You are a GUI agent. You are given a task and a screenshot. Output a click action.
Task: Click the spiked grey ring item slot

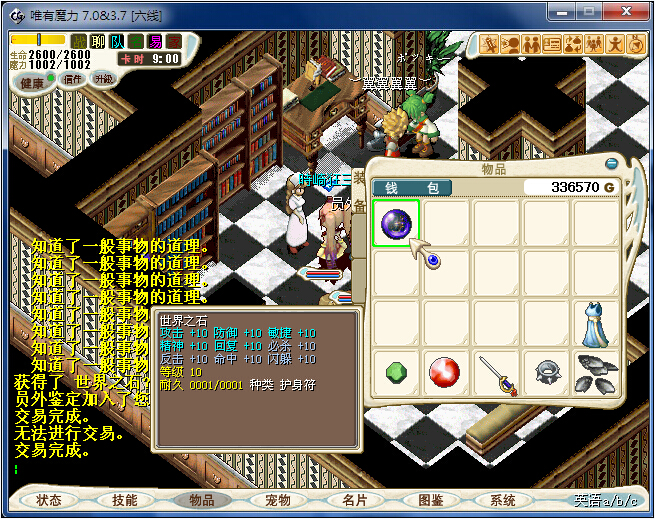point(546,374)
